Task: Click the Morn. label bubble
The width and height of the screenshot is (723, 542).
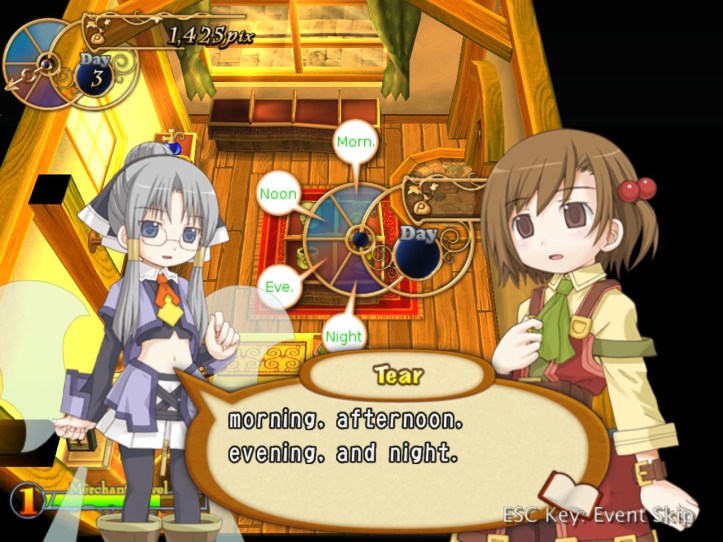Action: click(356, 142)
